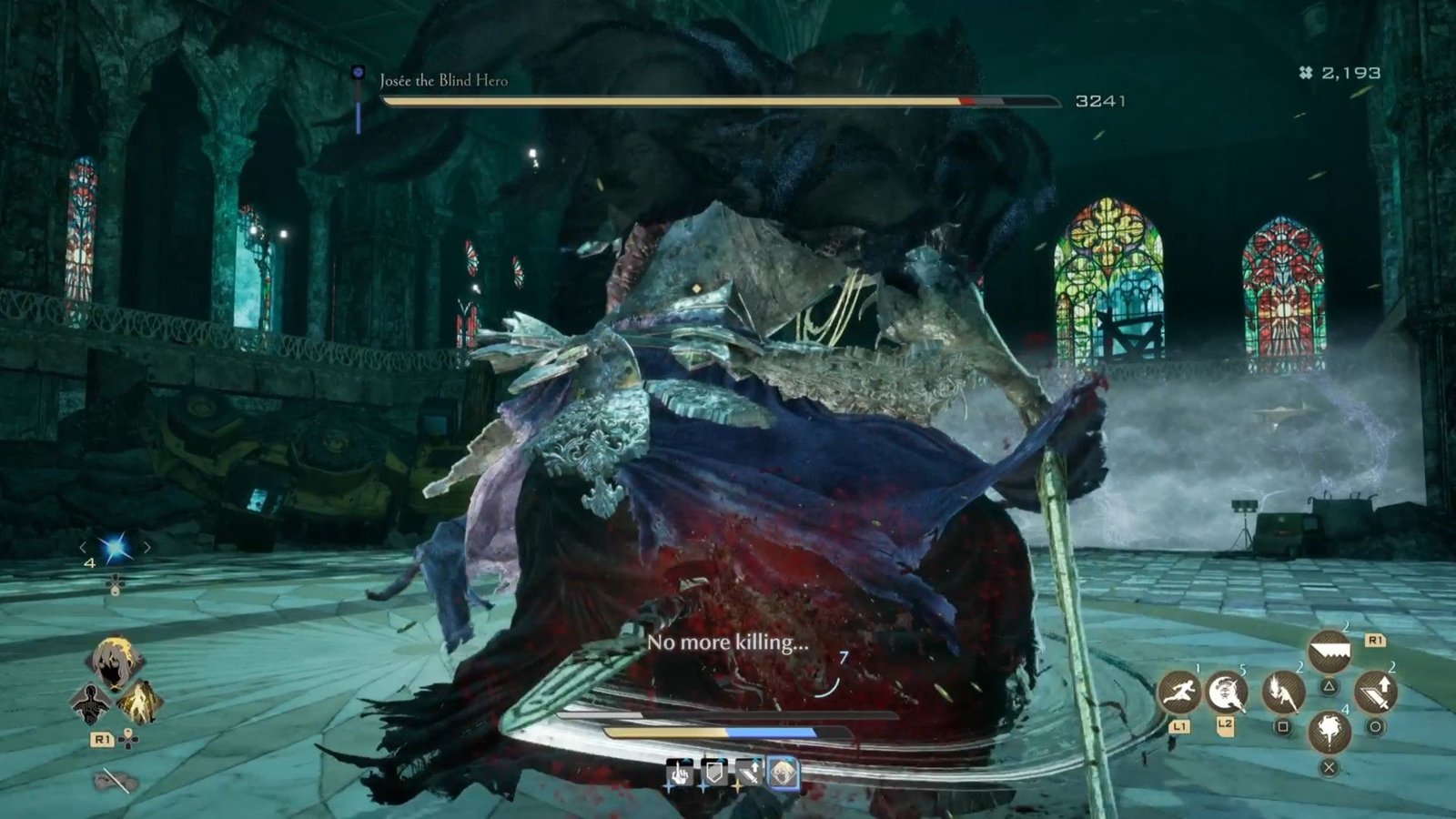Select the sword upgrade icon beside Circle button
The width and height of the screenshot is (1456, 819).
[x=1377, y=692]
